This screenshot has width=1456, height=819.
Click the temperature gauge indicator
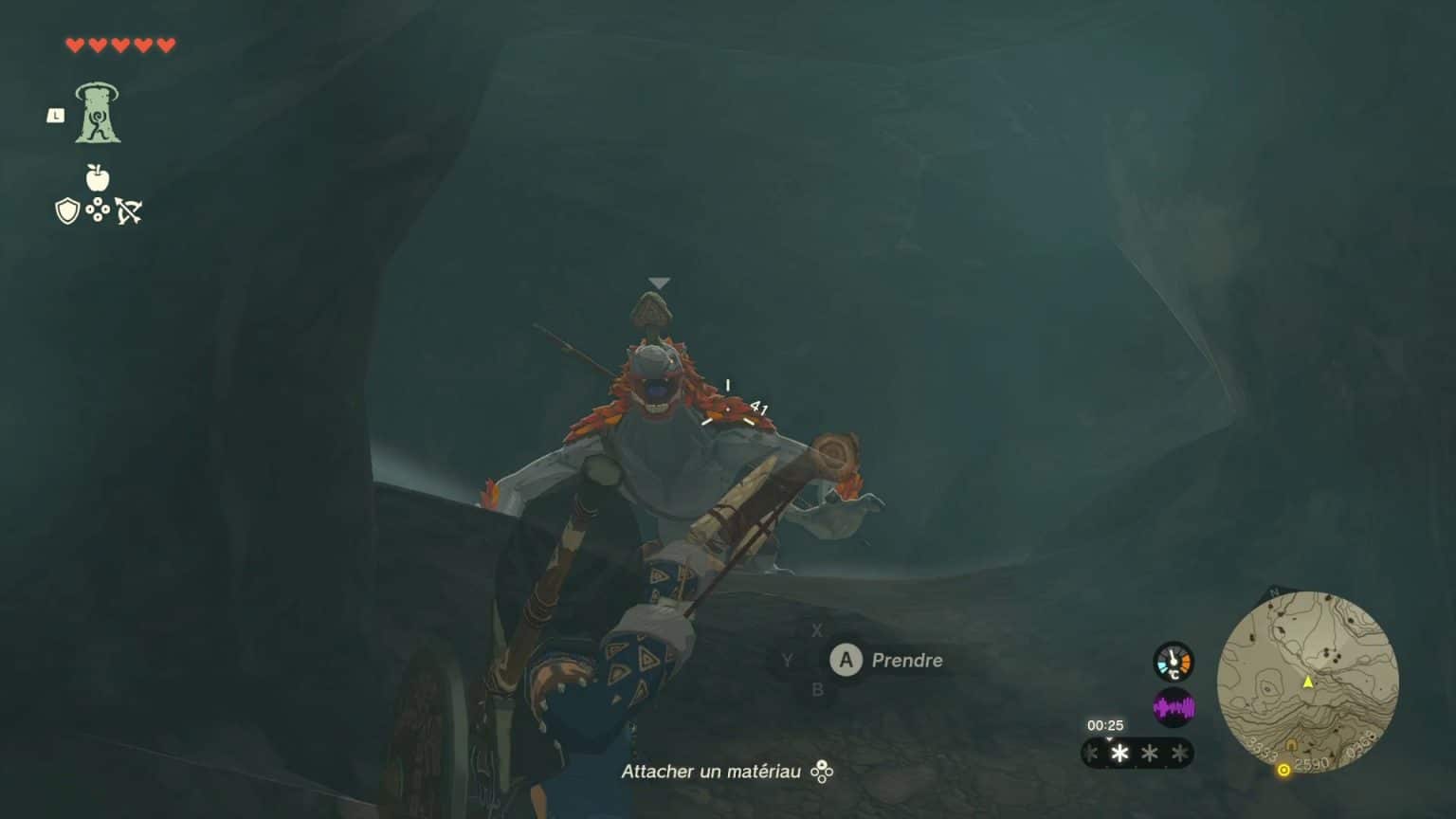tap(1173, 661)
